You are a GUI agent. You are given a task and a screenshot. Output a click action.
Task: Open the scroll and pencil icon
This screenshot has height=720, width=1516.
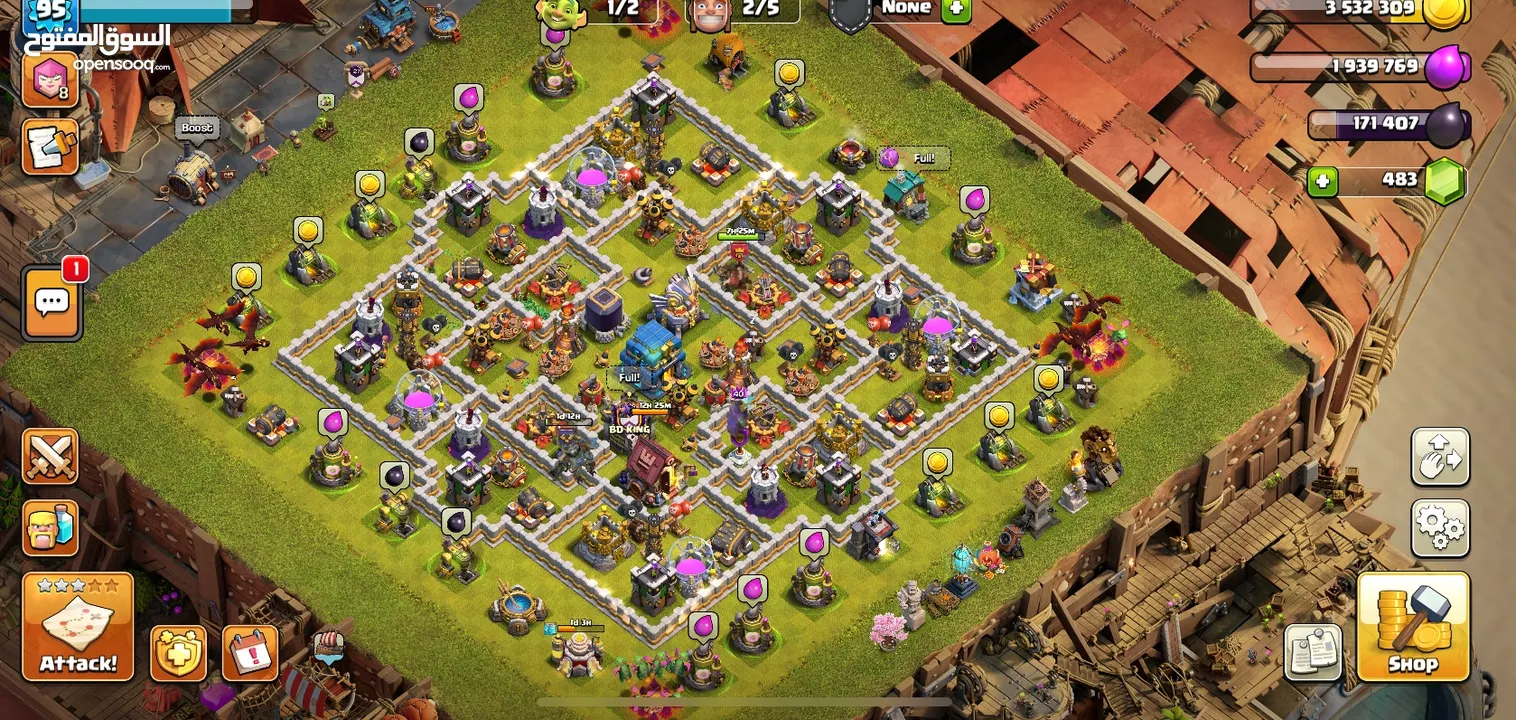49,147
